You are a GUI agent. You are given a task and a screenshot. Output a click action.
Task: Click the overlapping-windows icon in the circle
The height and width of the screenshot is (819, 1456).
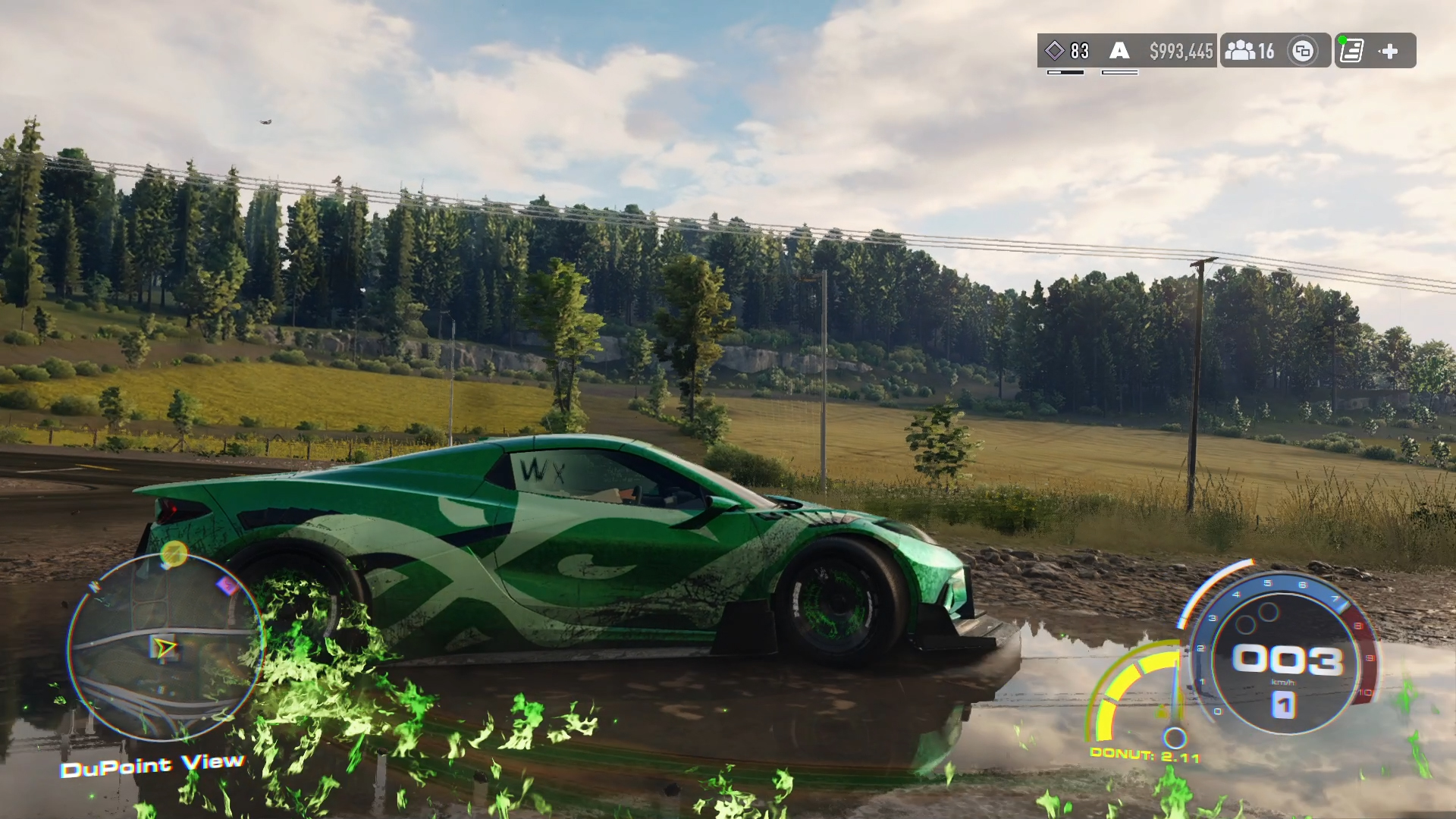pyautogui.click(x=1303, y=51)
